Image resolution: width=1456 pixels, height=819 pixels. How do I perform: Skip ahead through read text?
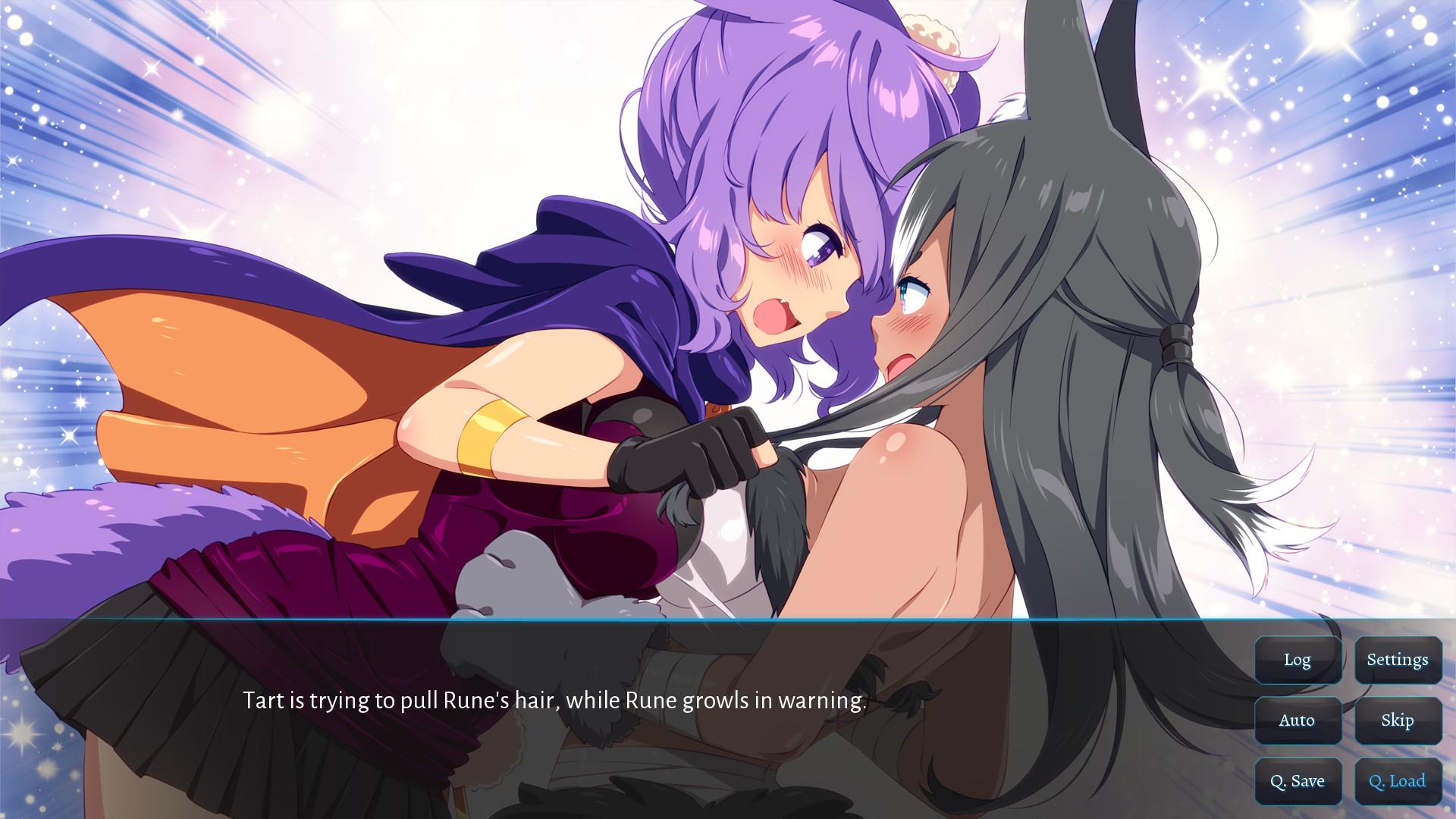[x=1398, y=720]
